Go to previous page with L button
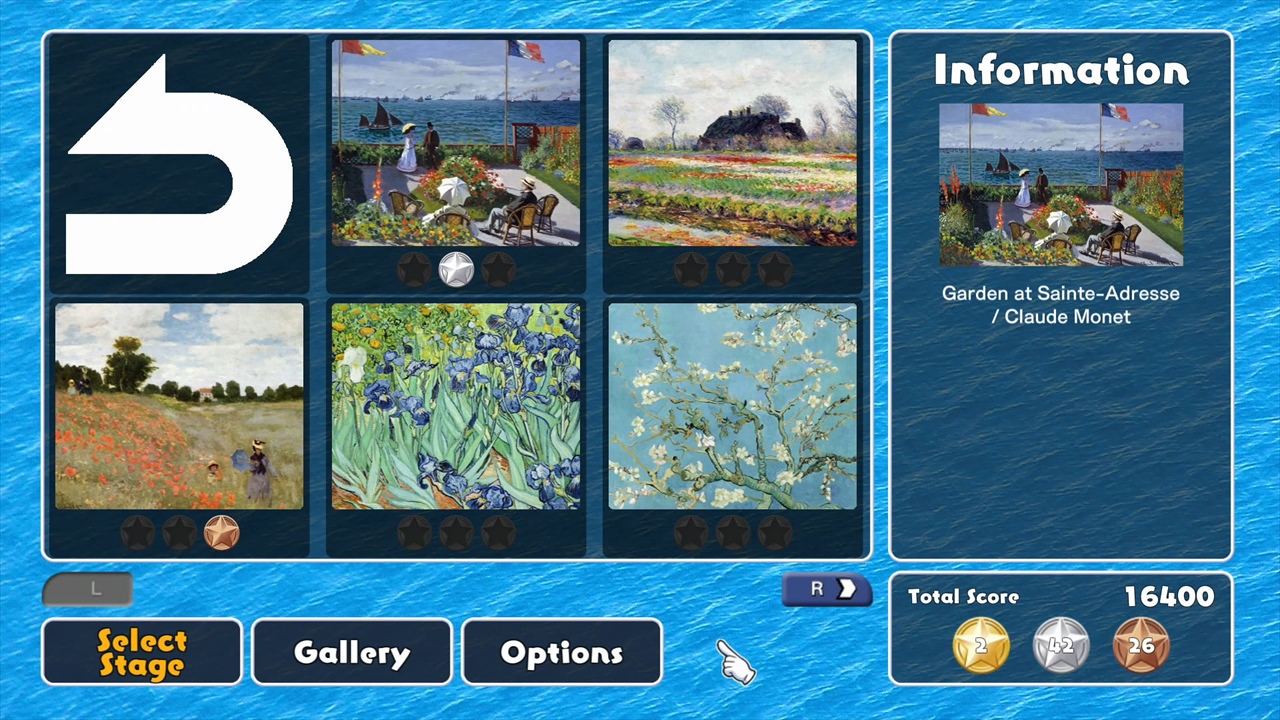This screenshot has height=720, width=1280. [x=88, y=589]
